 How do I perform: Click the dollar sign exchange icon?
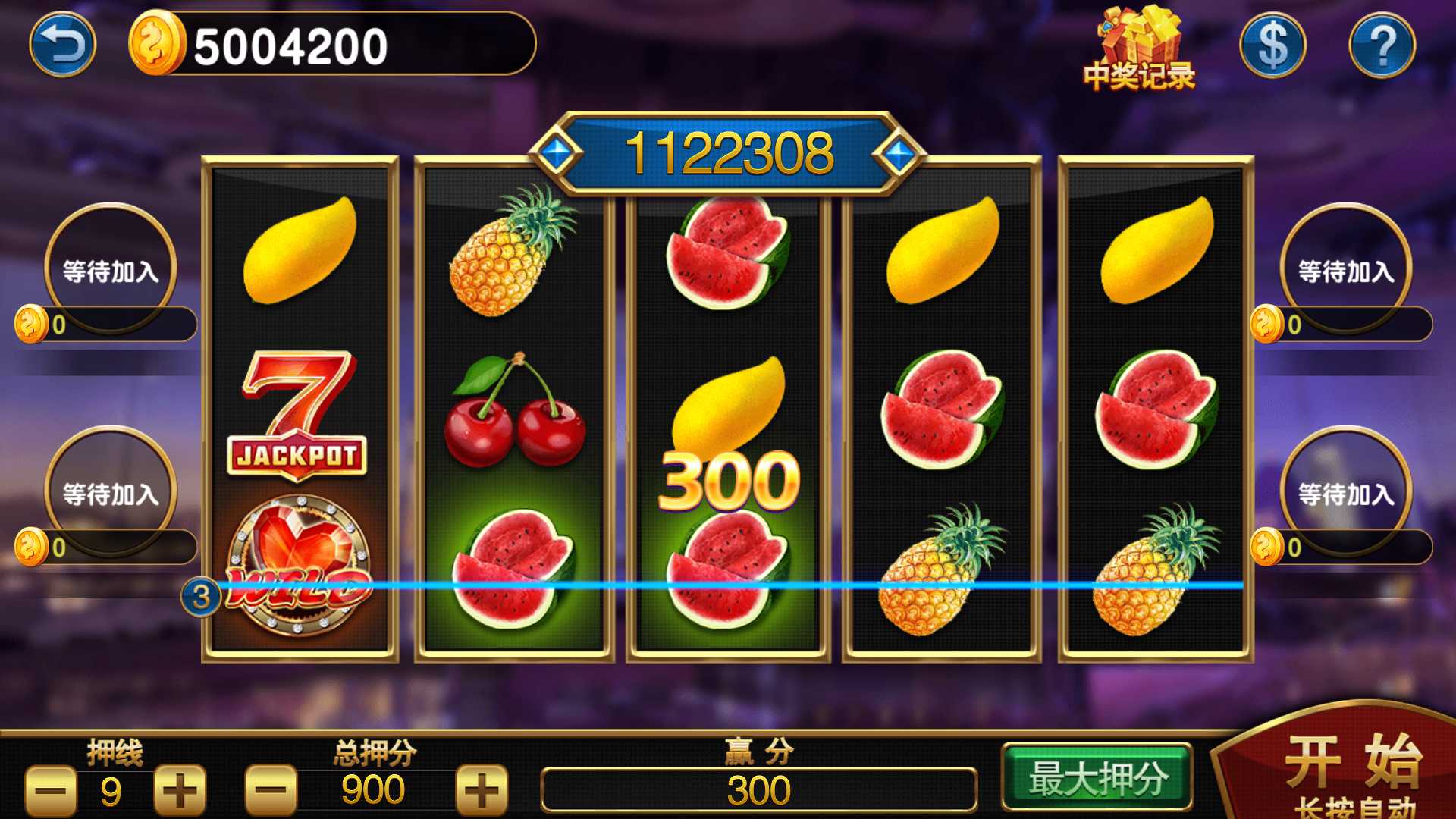point(1272,45)
